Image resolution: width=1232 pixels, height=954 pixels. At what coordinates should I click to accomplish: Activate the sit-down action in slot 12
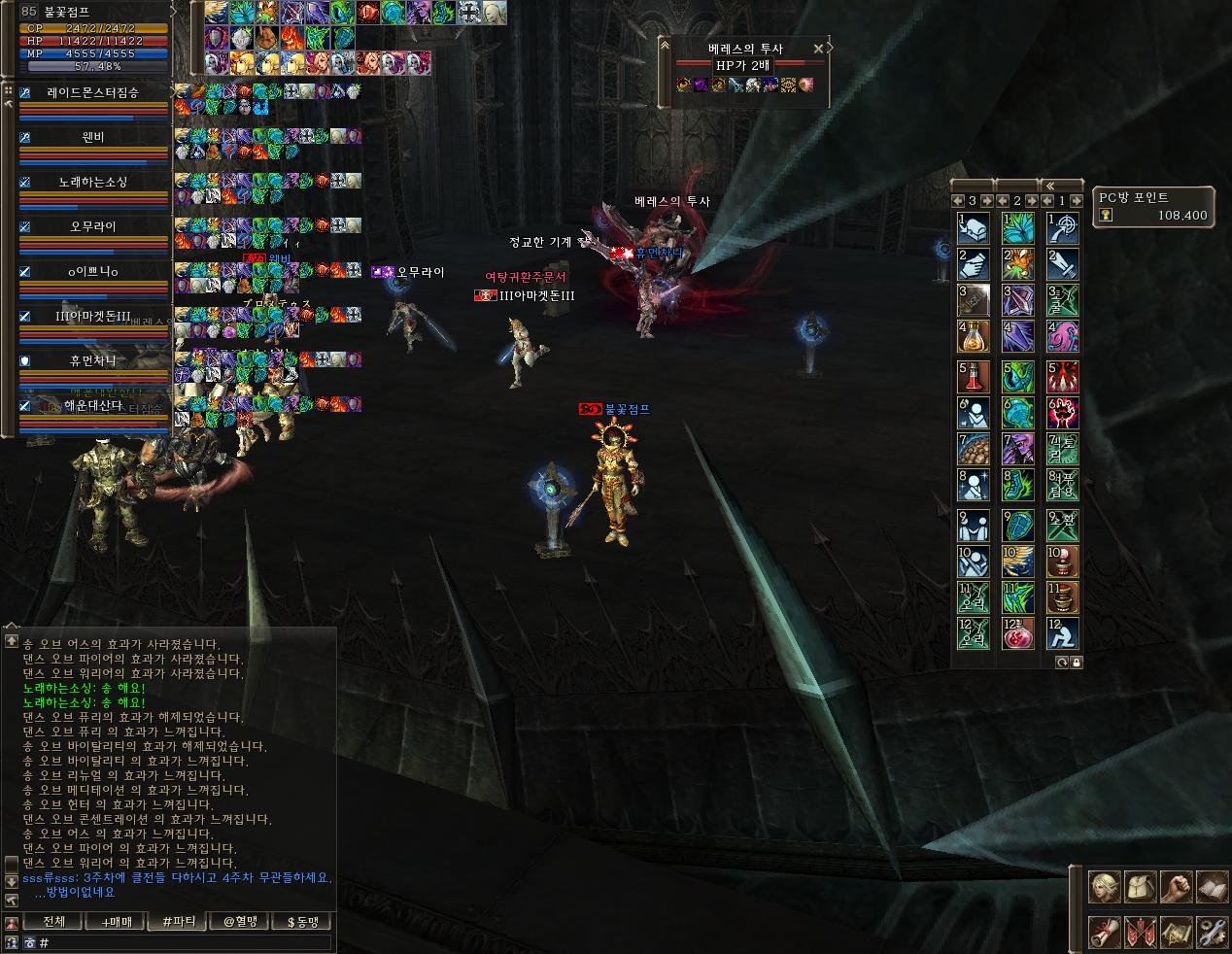pyautogui.click(x=1063, y=633)
